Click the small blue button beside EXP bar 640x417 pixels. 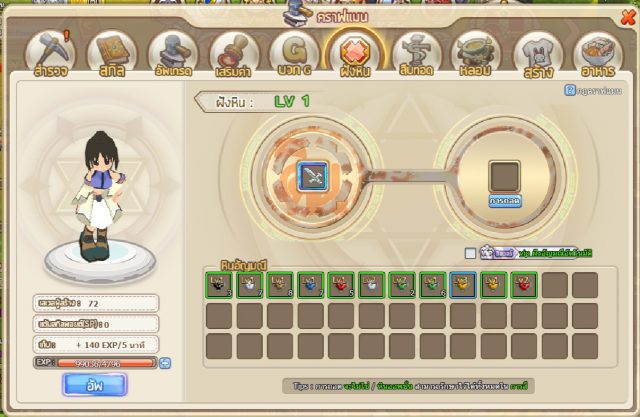point(165,363)
